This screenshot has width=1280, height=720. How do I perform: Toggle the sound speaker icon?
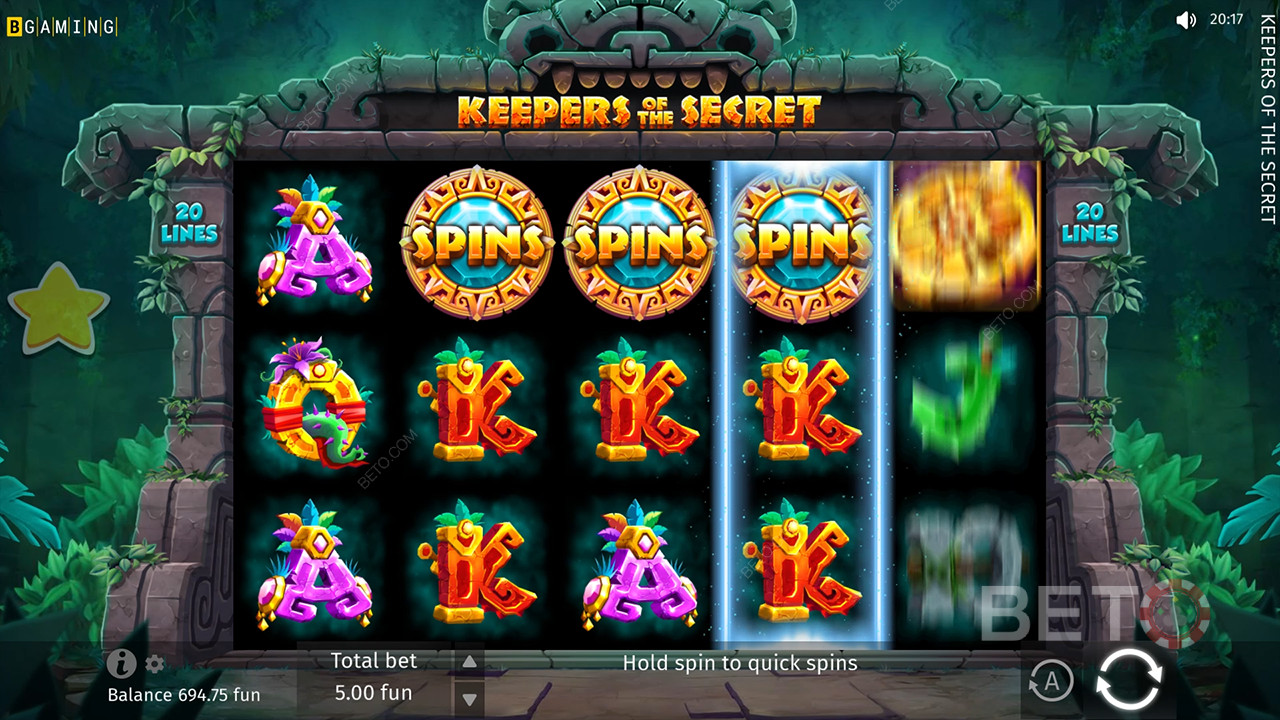(x=1186, y=20)
